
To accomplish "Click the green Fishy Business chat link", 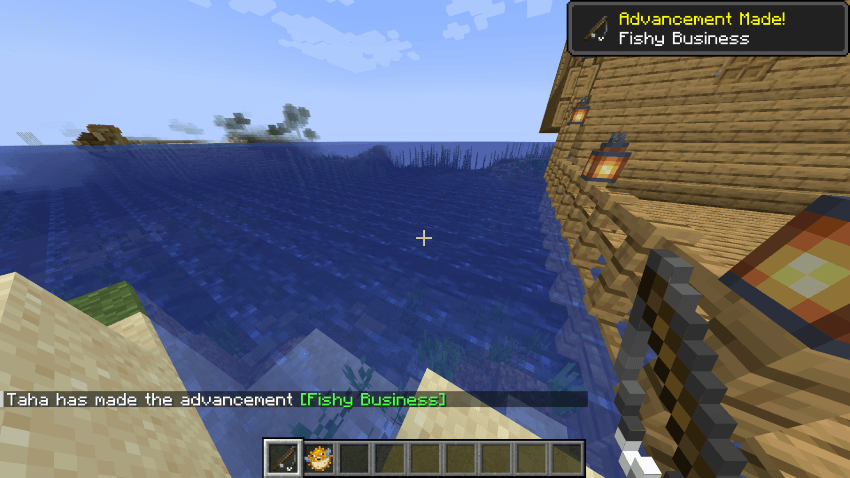I will pos(373,400).
